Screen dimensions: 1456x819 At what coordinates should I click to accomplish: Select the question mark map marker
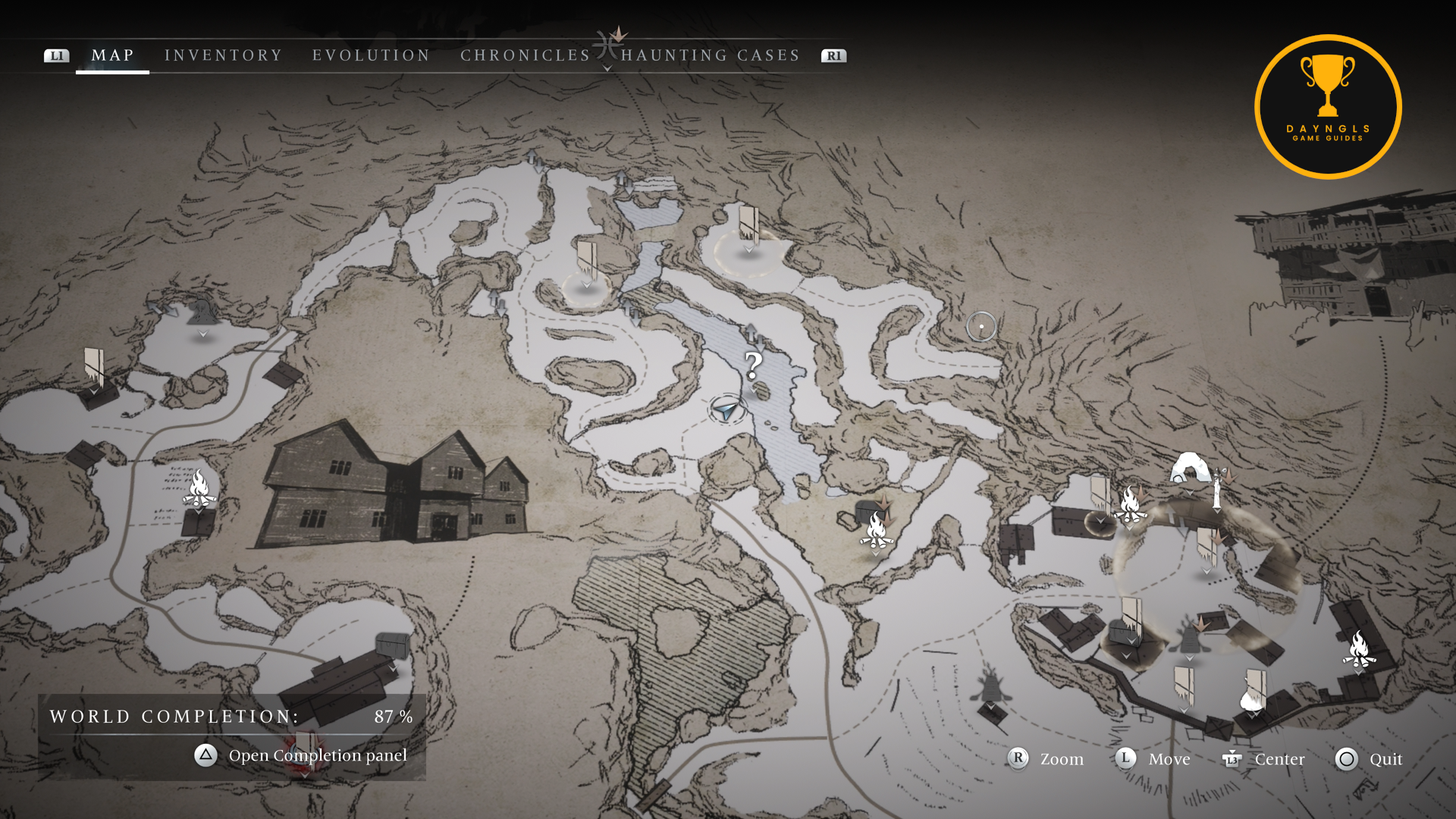point(753,366)
